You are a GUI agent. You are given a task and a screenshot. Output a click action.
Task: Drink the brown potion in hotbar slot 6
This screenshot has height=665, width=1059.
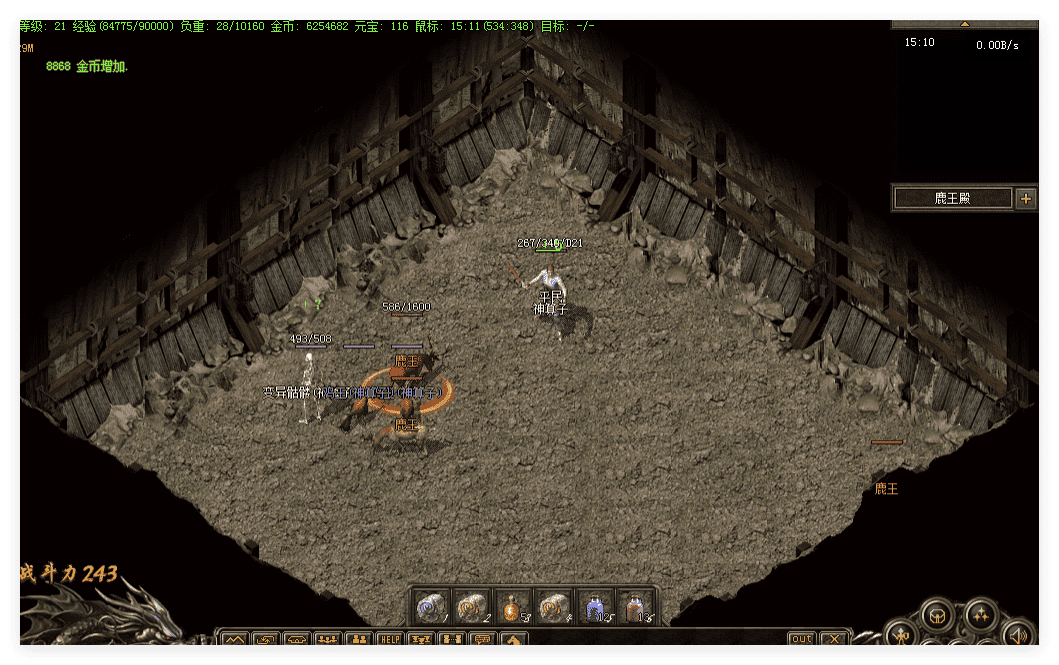pos(635,606)
